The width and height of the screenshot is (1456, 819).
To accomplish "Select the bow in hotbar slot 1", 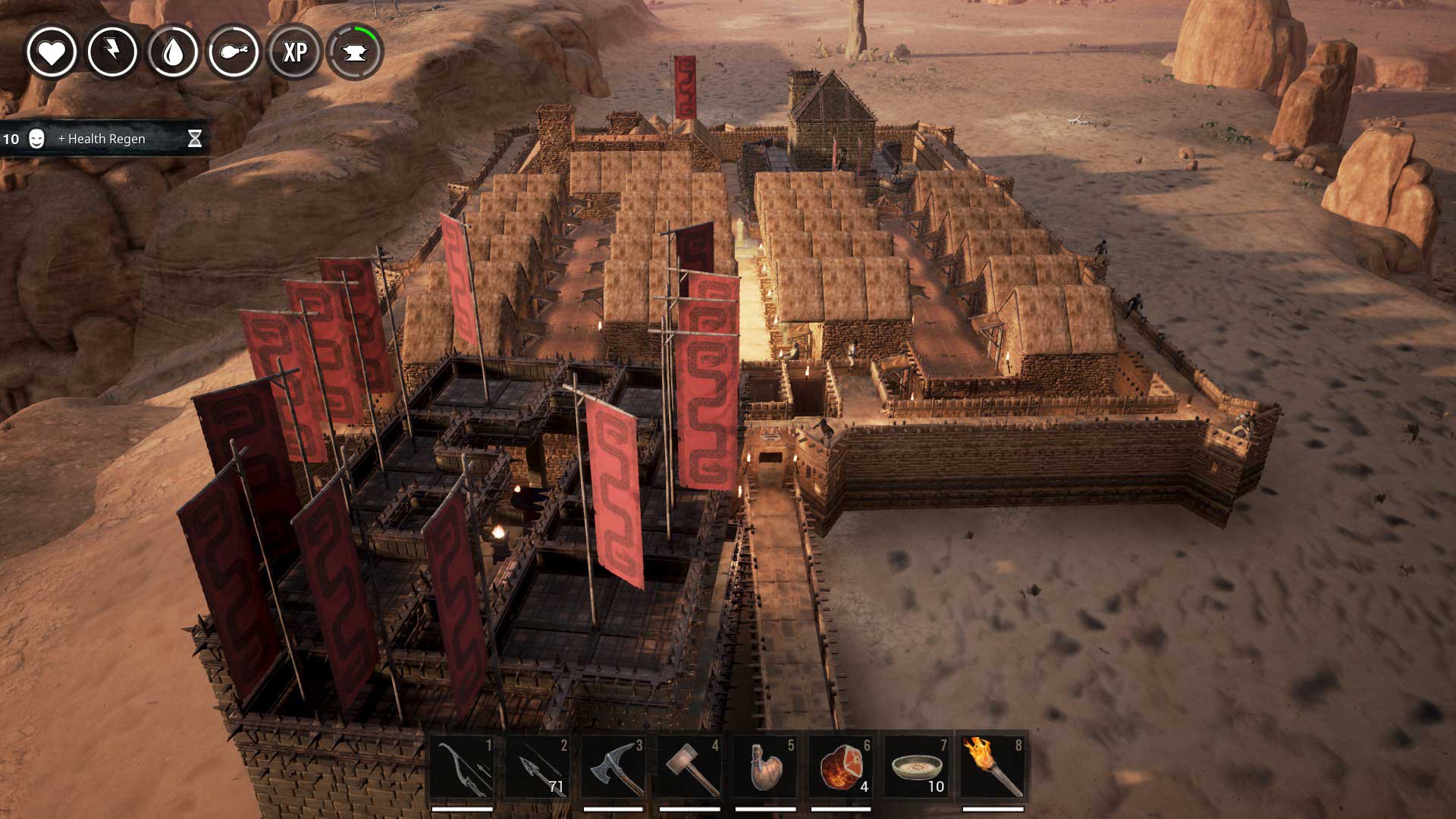I will [x=462, y=767].
